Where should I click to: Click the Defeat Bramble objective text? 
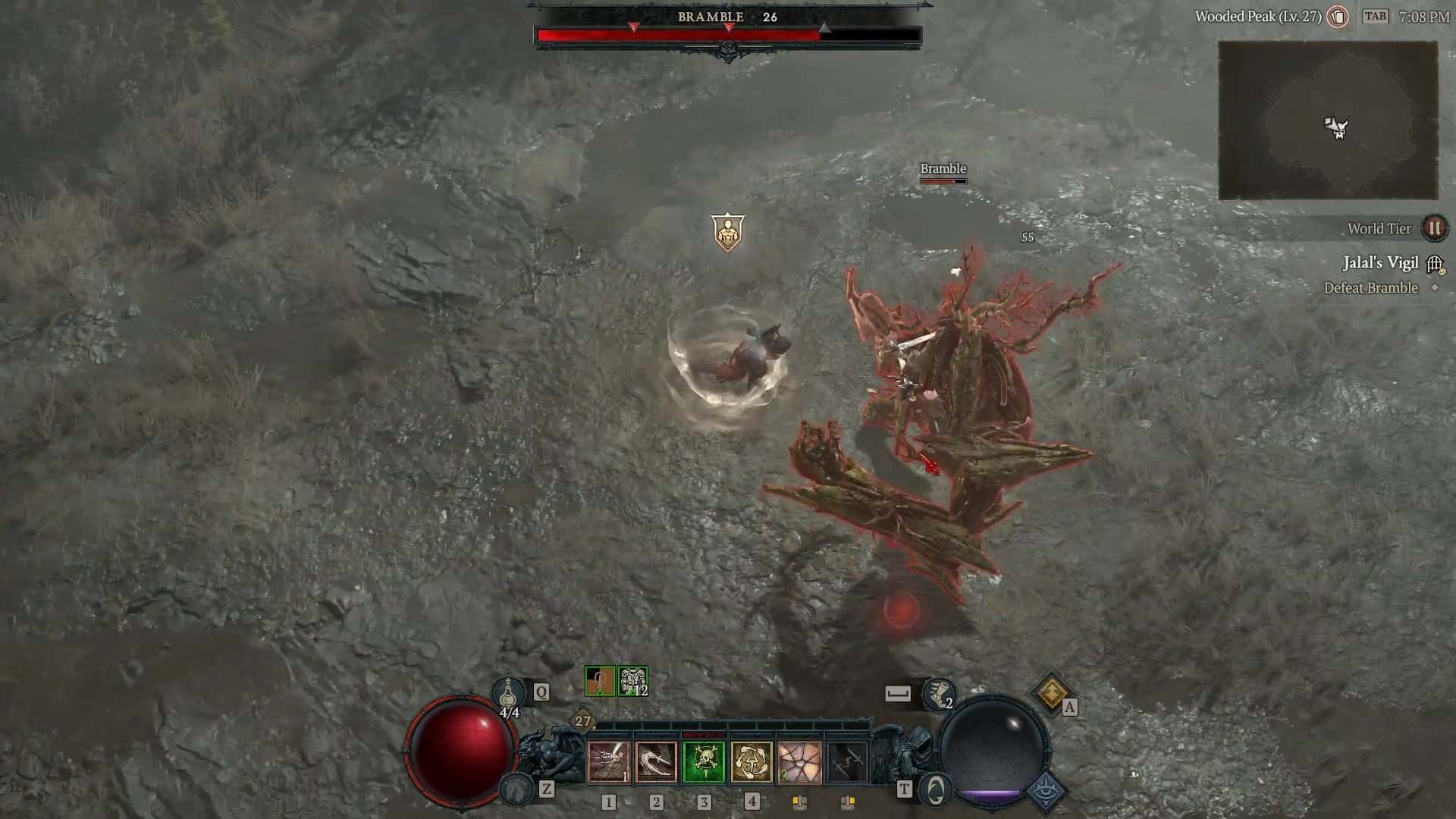(1370, 288)
